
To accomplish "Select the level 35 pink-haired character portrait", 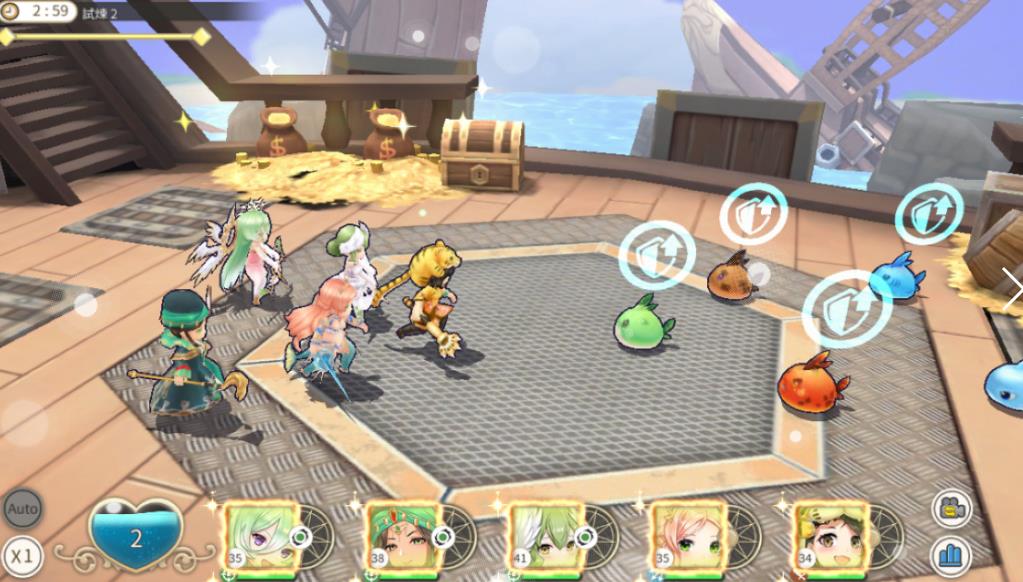I will tap(689, 538).
